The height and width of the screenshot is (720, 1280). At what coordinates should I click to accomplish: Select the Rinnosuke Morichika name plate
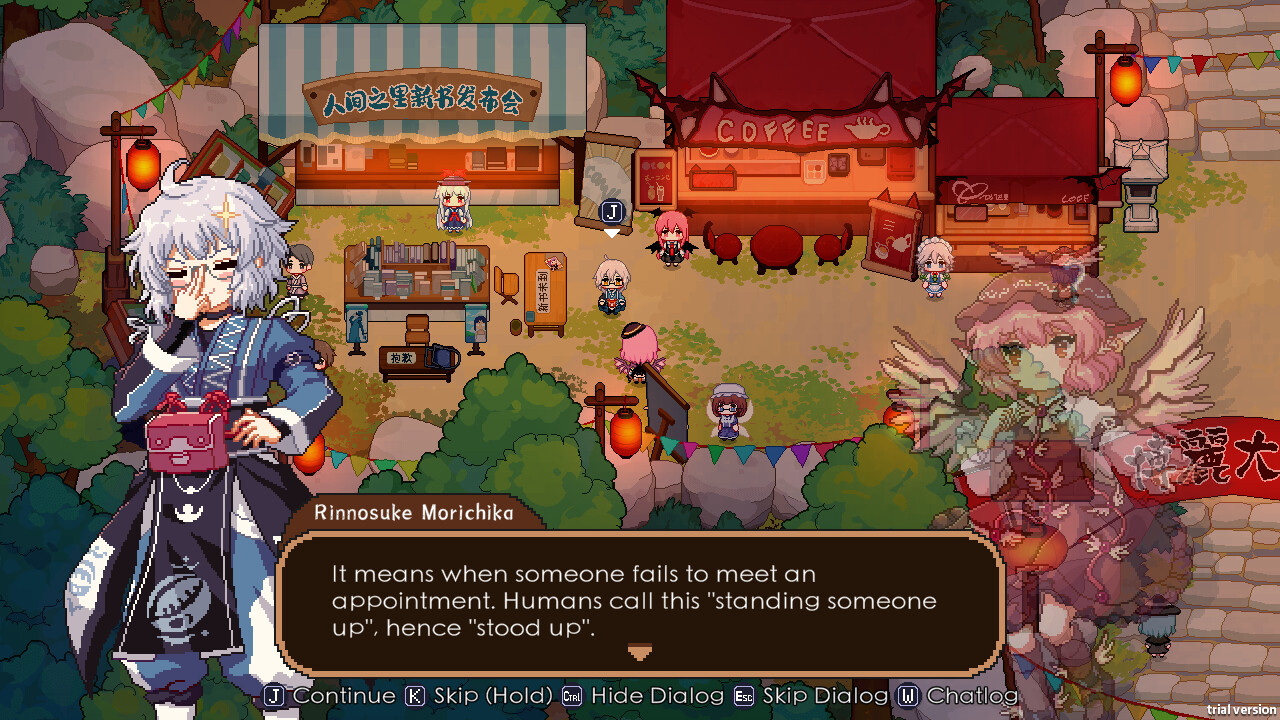tap(417, 510)
